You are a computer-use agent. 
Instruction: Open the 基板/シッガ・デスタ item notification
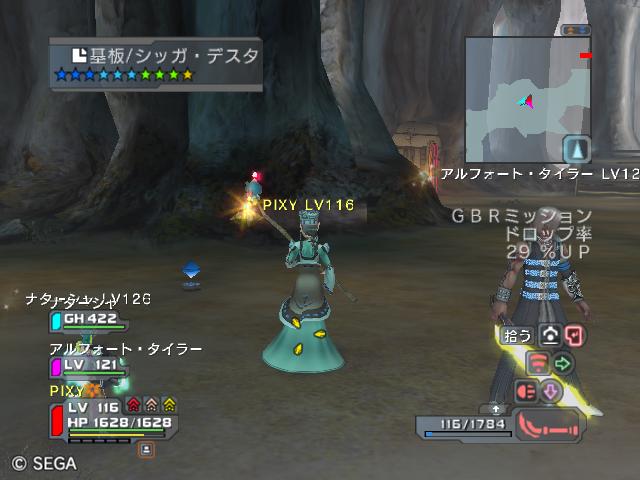coord(156,64)
